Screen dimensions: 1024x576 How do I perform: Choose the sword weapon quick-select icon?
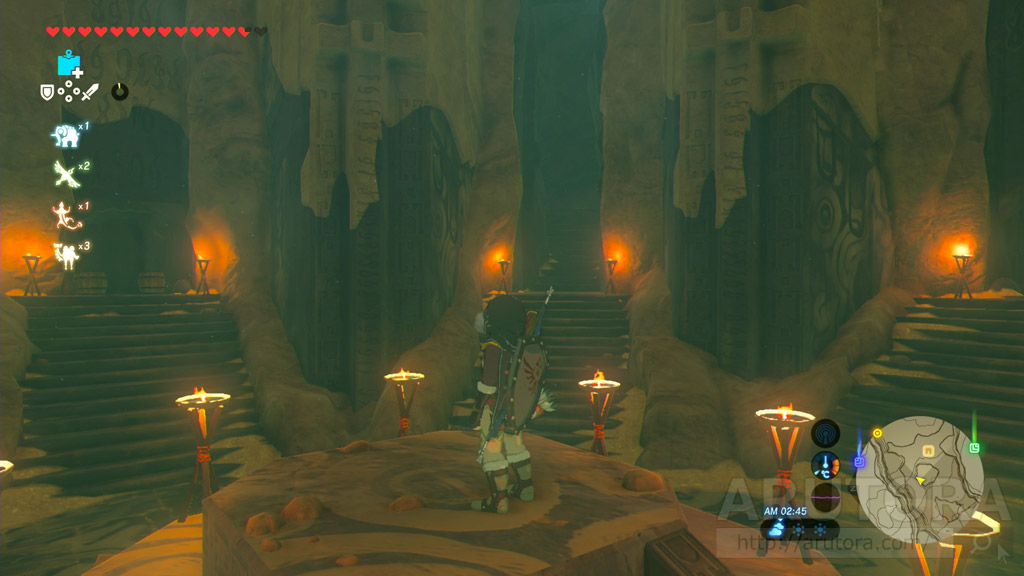91,92
